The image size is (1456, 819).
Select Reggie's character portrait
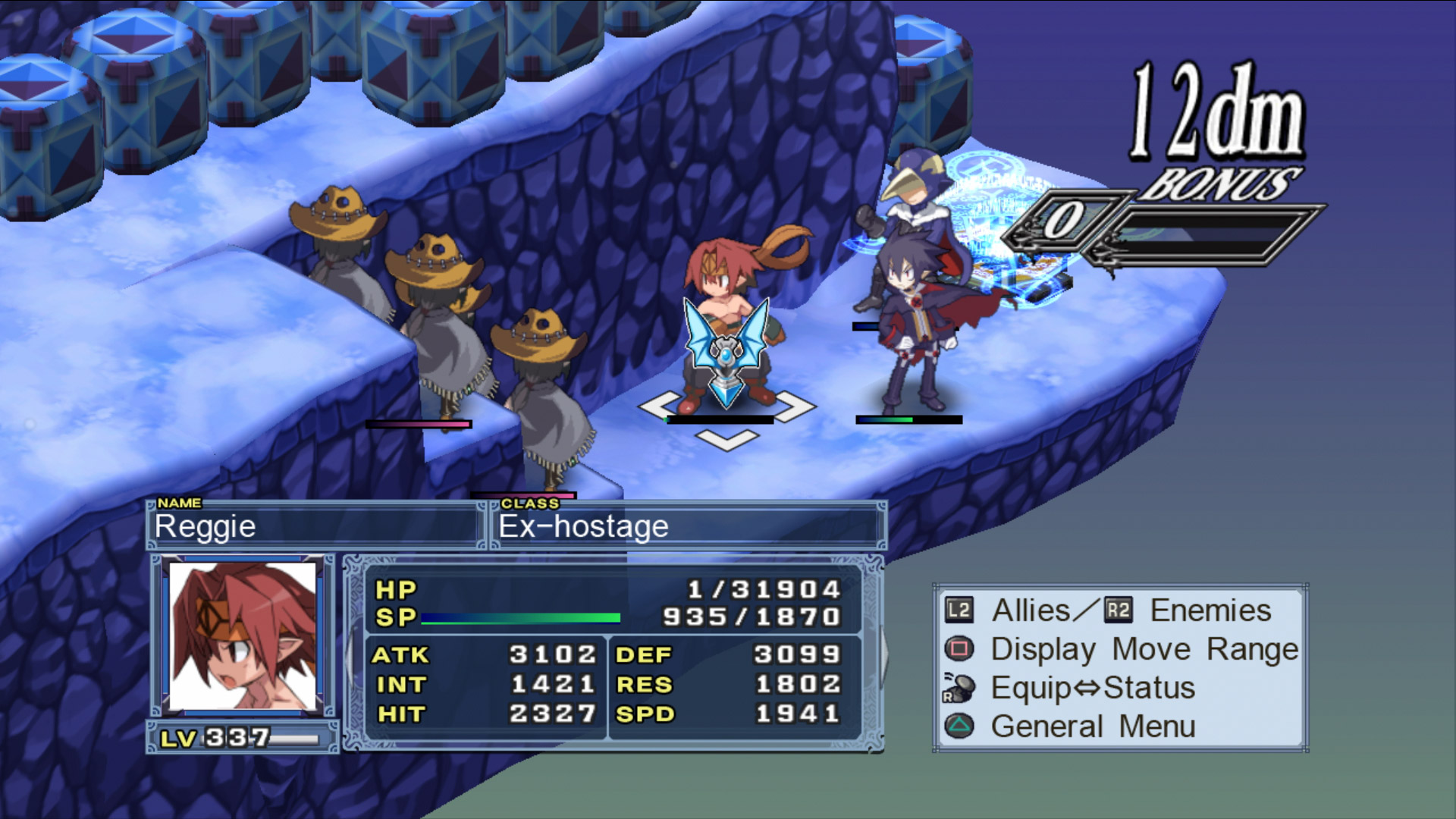tap(243, 635)
